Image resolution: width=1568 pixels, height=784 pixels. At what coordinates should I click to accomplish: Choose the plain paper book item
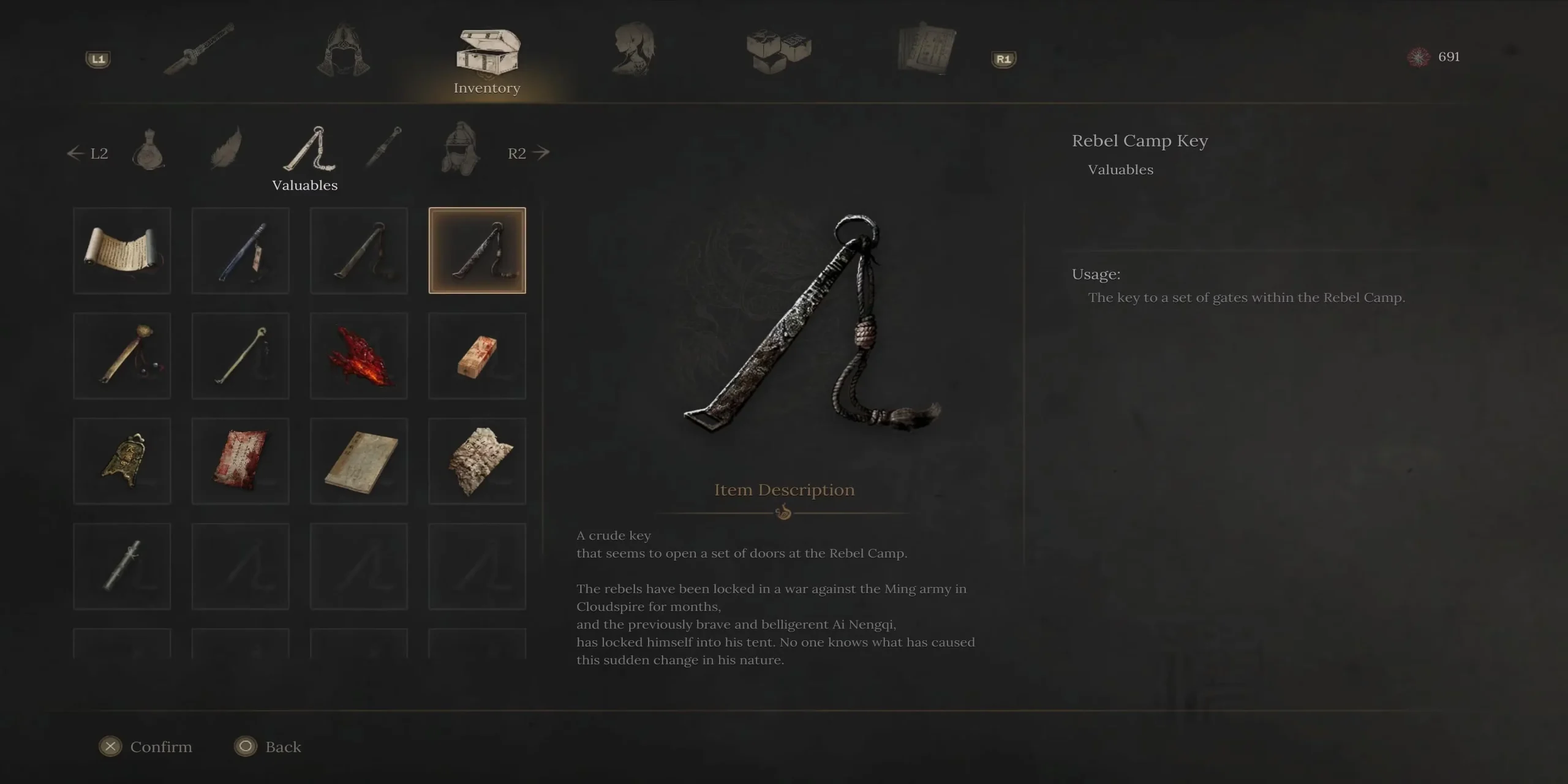point(359,461)
